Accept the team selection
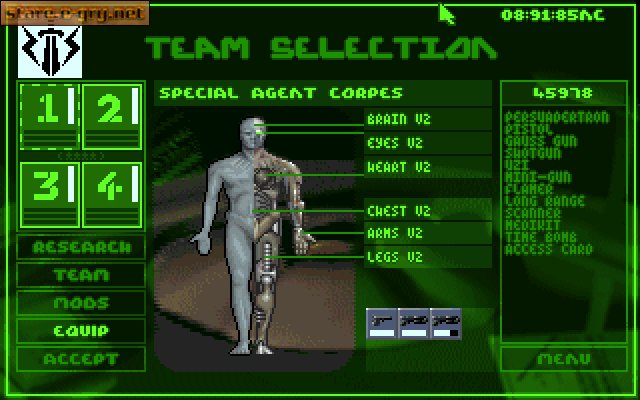 tap(81, 358)
